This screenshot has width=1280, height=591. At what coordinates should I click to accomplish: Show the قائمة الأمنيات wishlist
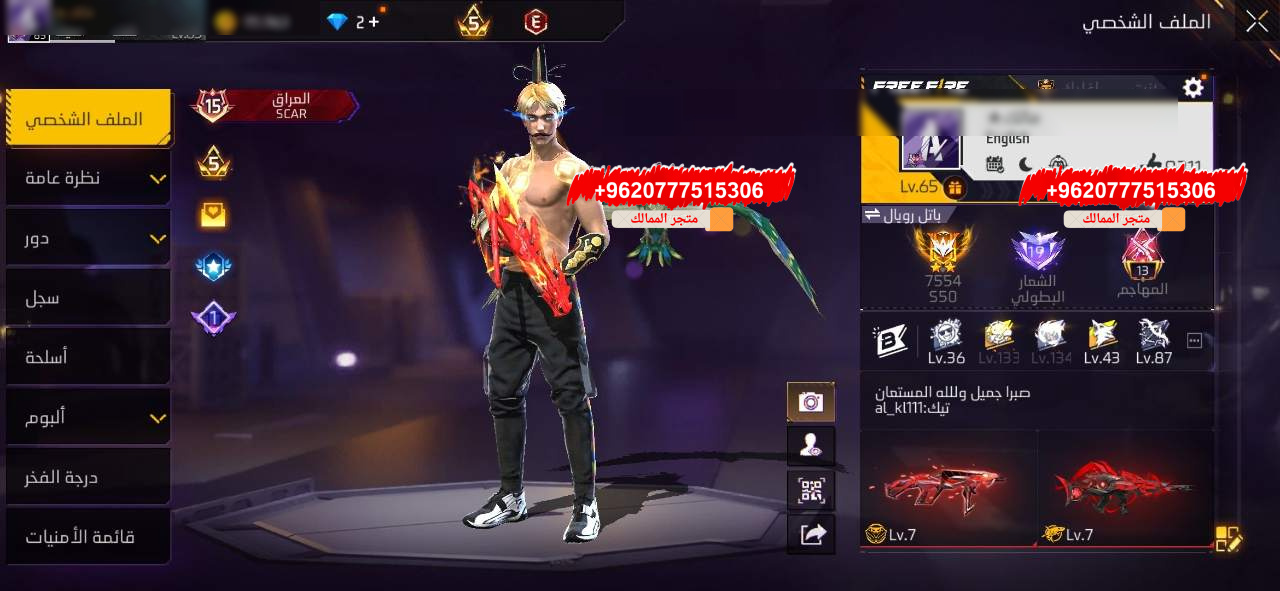(88, 537)
